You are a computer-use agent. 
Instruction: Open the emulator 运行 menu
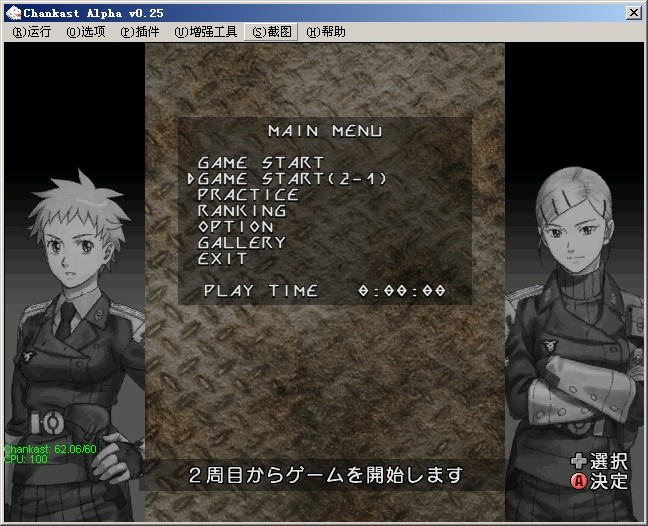point(32,32)
